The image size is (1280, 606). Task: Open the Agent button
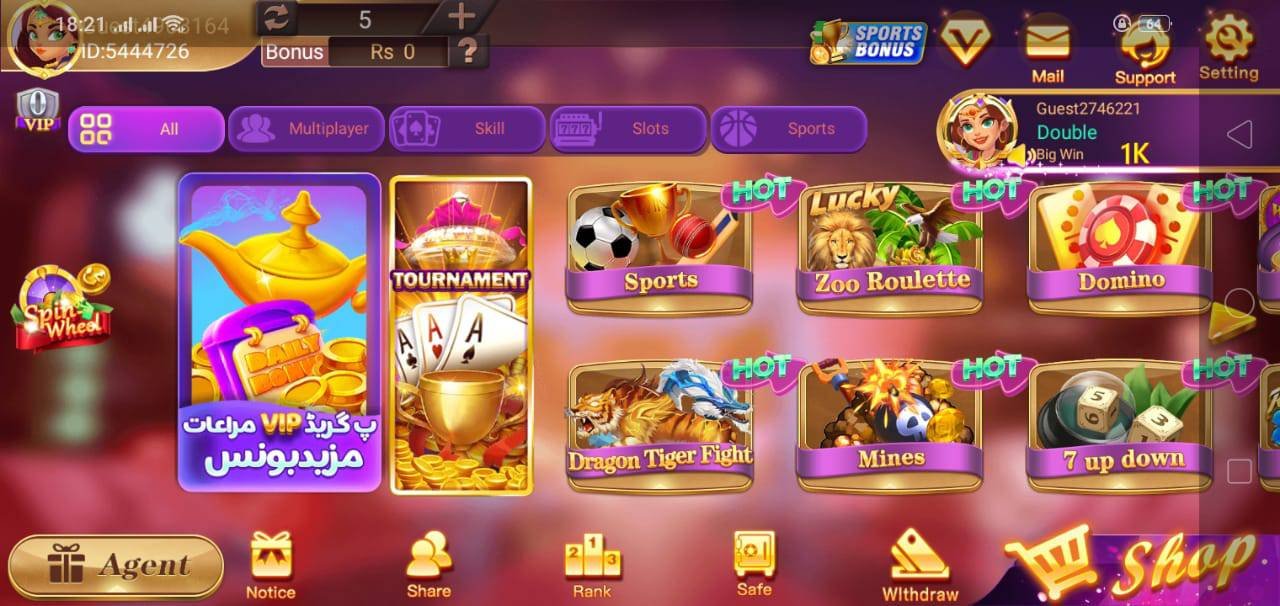click(117, 566)
